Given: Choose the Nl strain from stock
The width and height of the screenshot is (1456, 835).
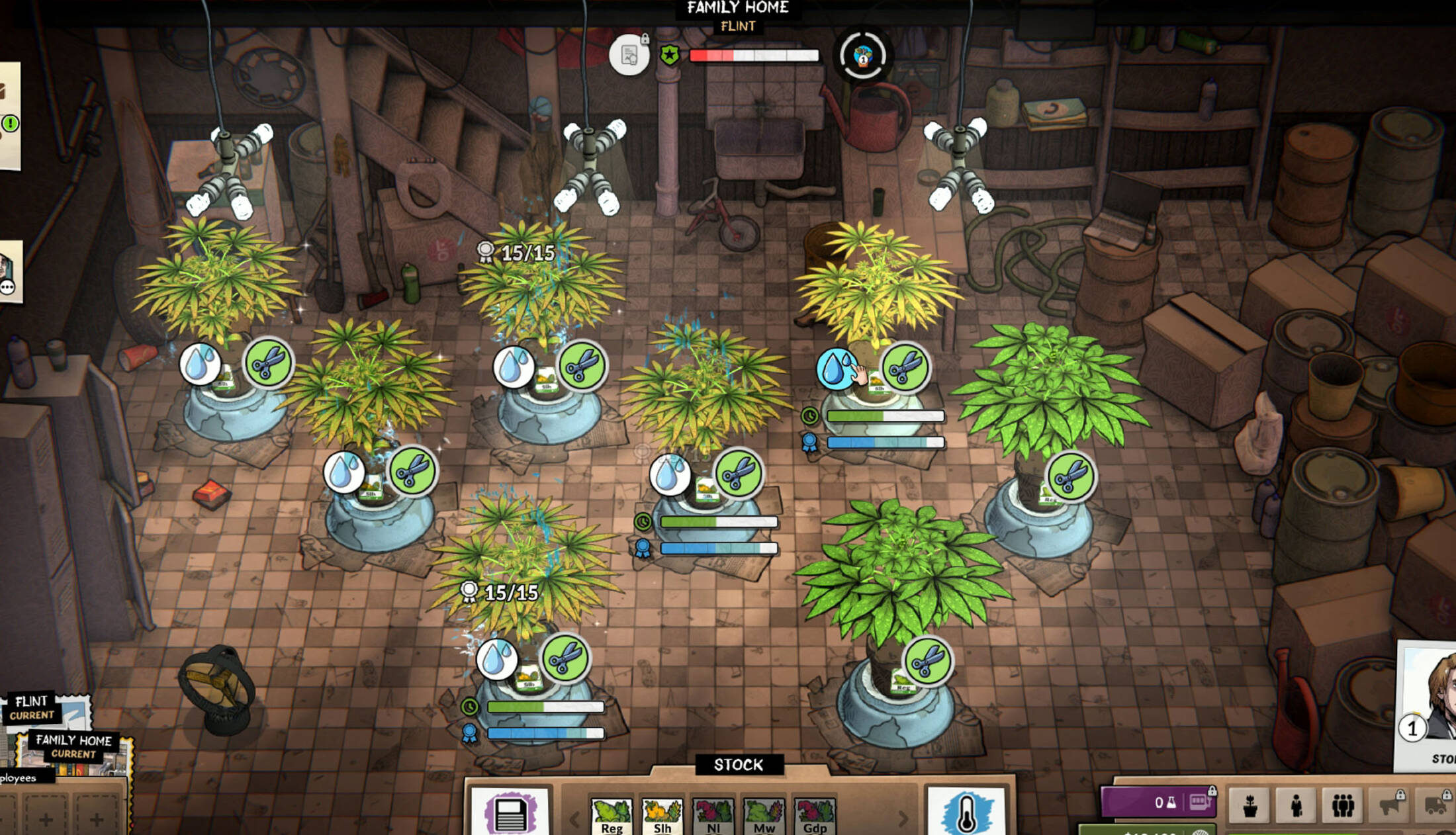Looking at the screenshot, I should tap(713, 816).
